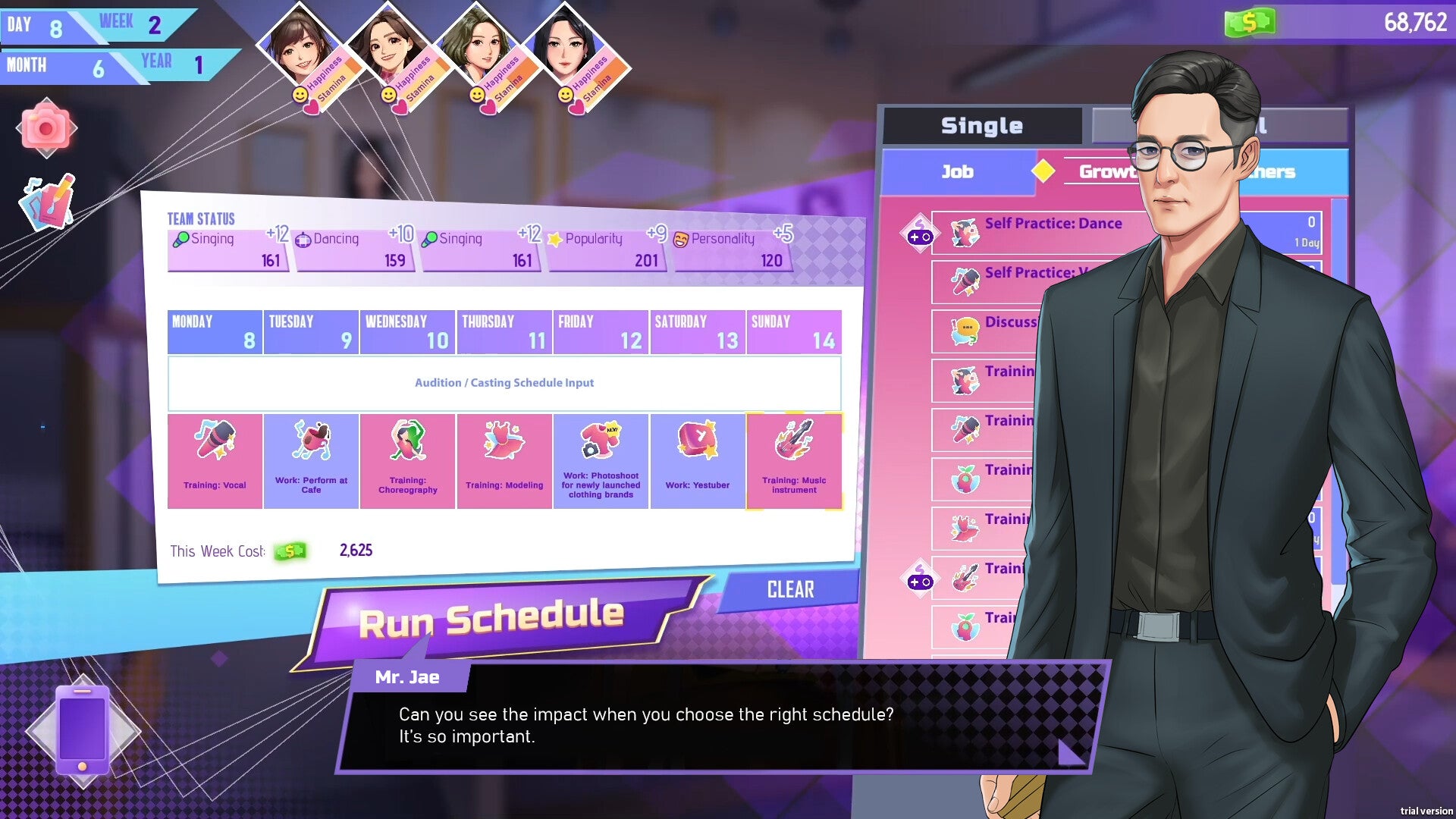Toggle the badge beside the guitar Training entry

(x=919, y=579)
